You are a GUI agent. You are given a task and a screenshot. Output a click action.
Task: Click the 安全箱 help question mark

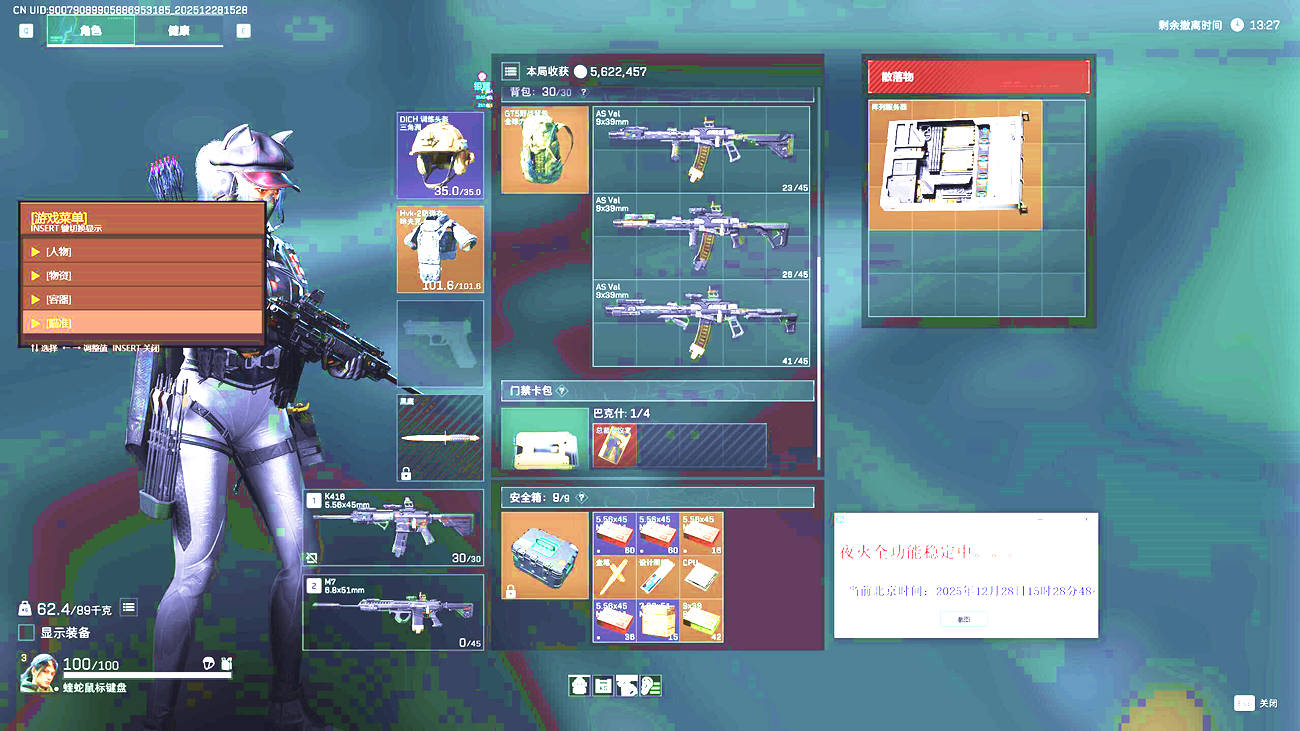click(x=581, y=497)
